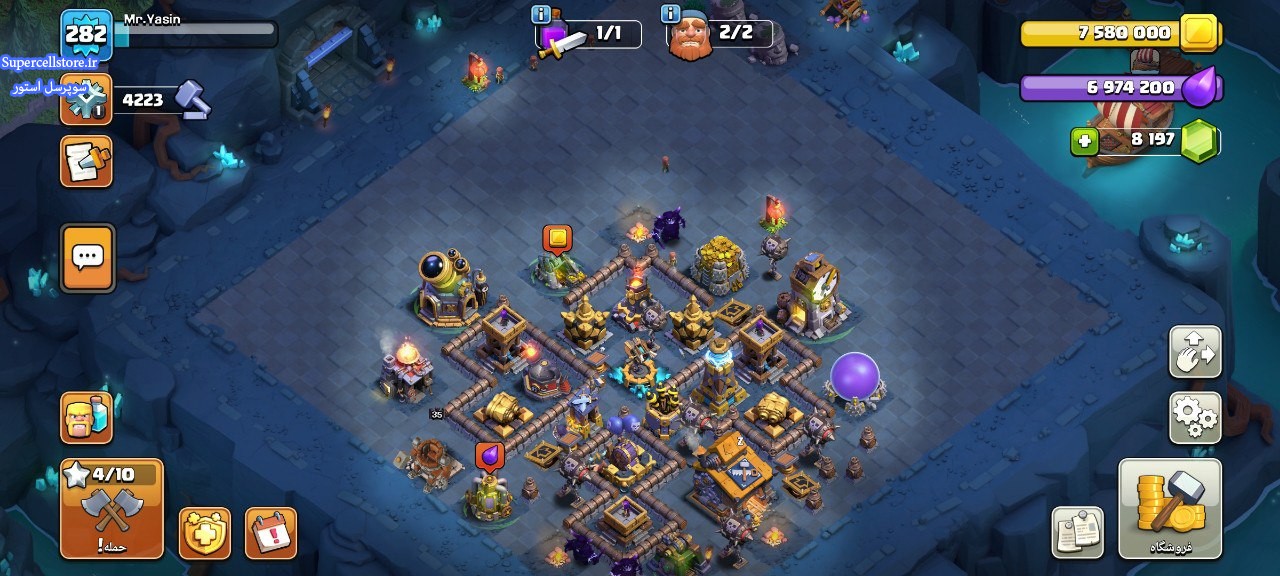Screen dimensions: 1280x576
Task: Open the notes clipboard near the shop
Action: (x=1077, y=533)
